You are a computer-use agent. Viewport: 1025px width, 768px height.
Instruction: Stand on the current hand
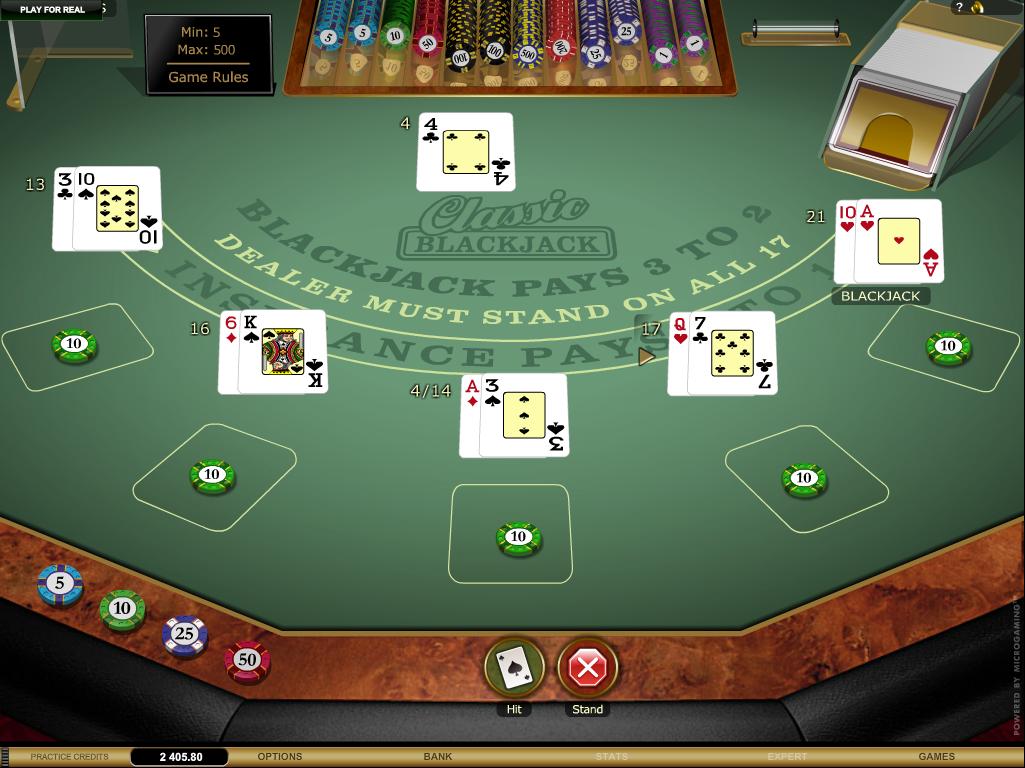tap(587, 667)
